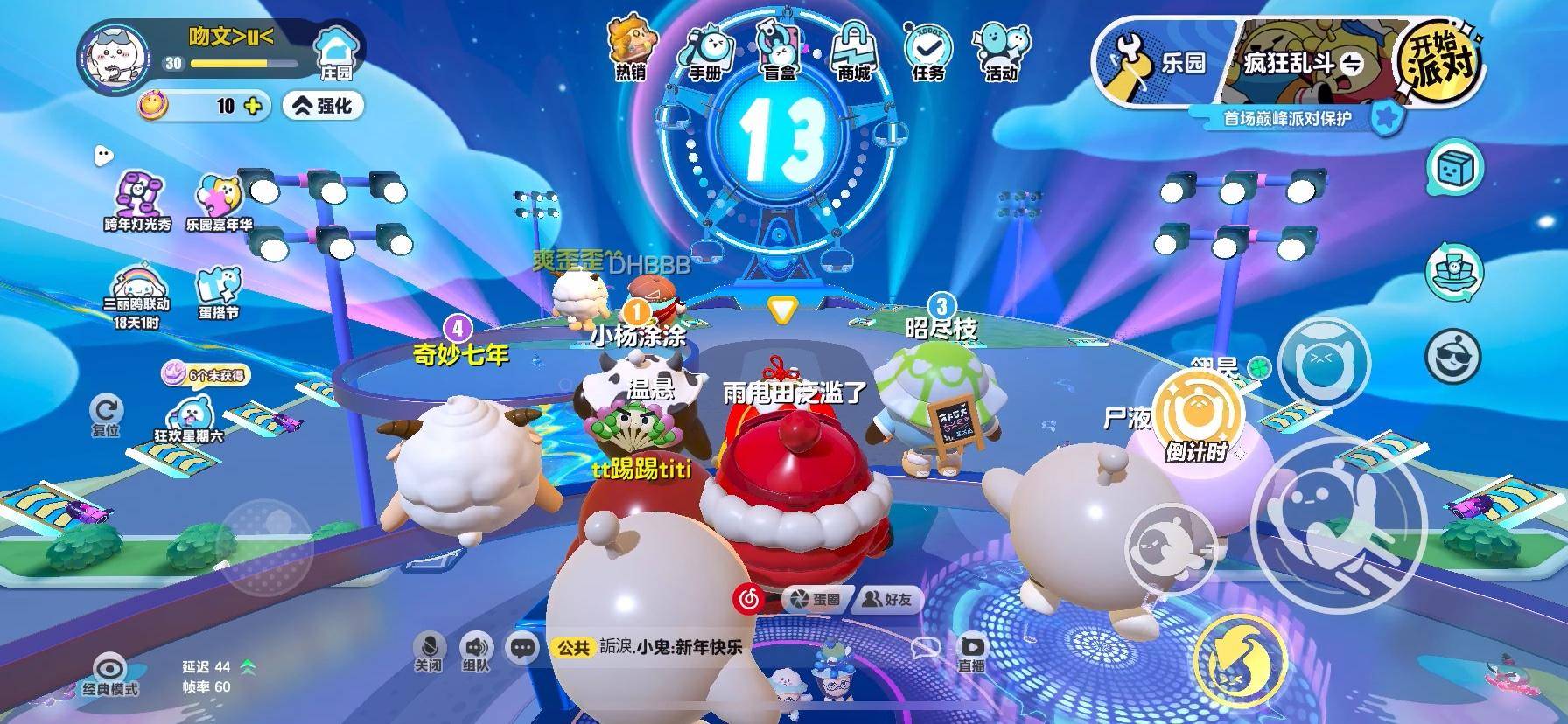Open the 乐园 park workshop
This screenshot has height=724, width=1568.
tap(1157, 63)
